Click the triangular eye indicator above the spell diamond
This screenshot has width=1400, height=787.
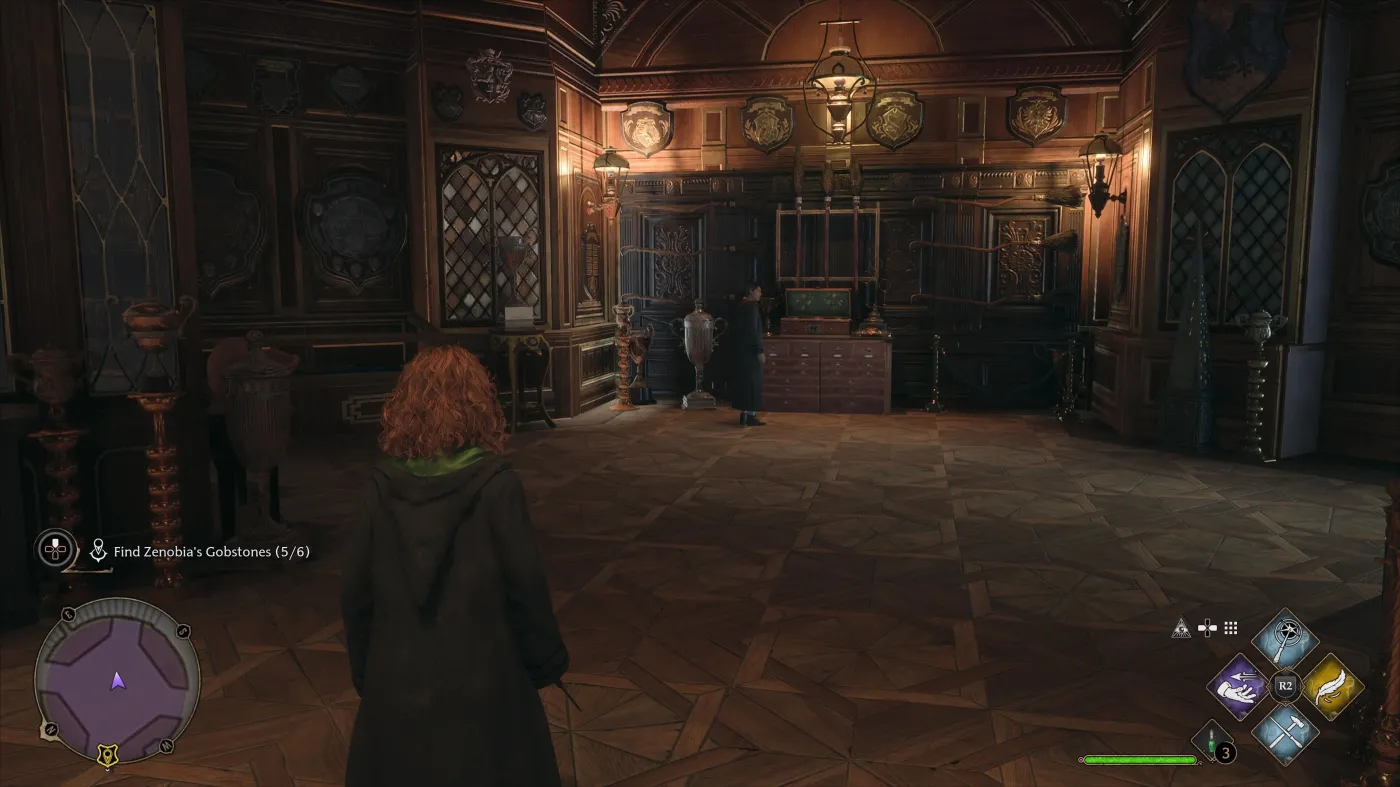point(1181,627)
